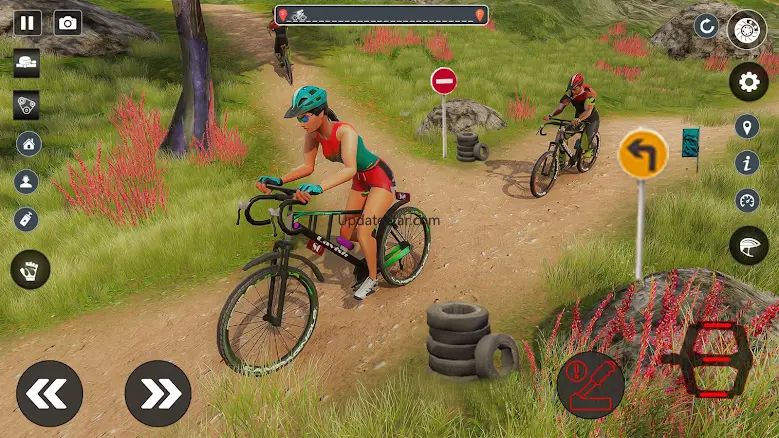The image size is (779, 438).
Task: Select the riding glove button
Action: [30, 269]
